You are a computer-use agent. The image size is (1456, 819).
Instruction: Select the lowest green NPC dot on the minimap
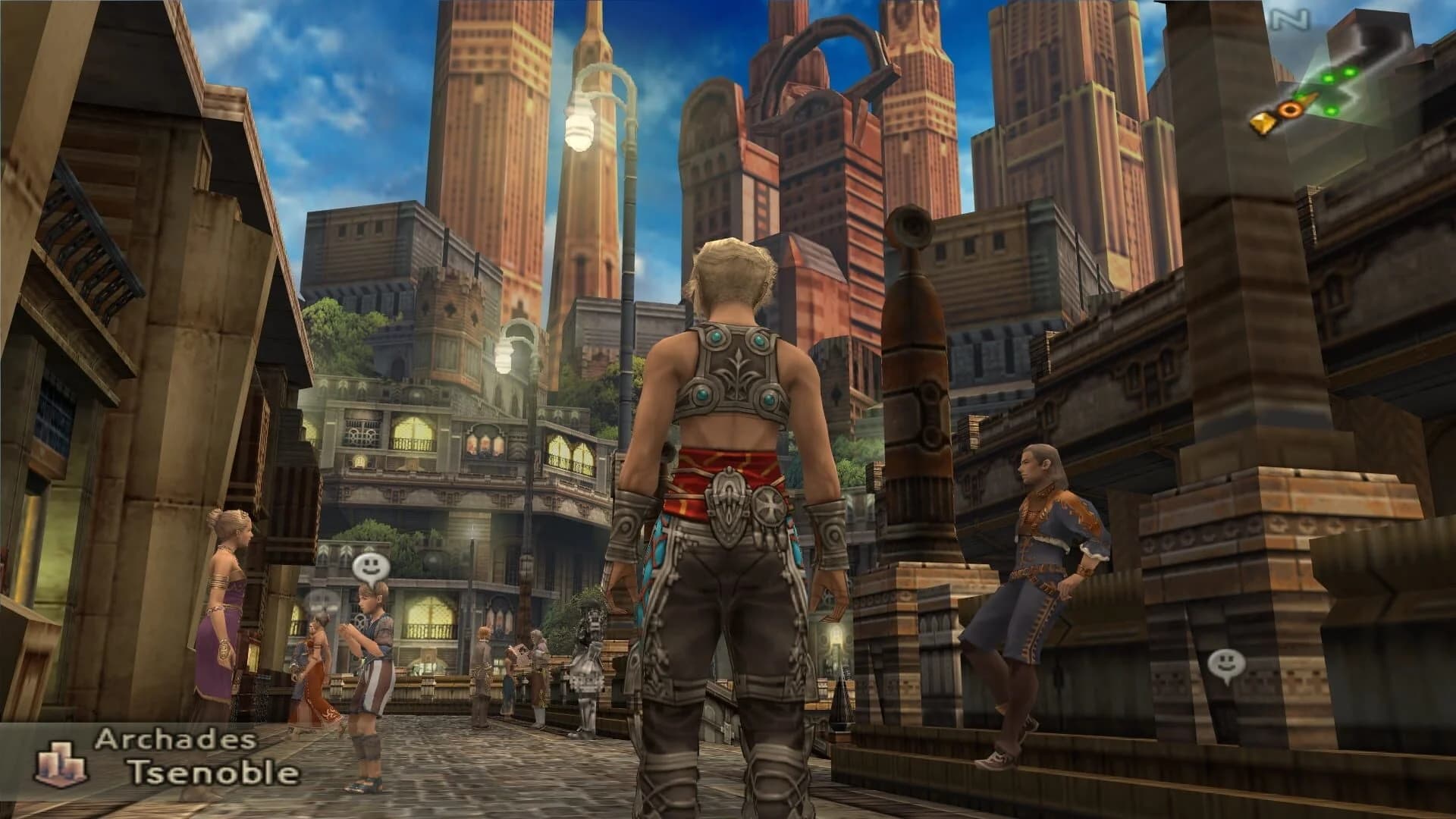pos(1331,111)
